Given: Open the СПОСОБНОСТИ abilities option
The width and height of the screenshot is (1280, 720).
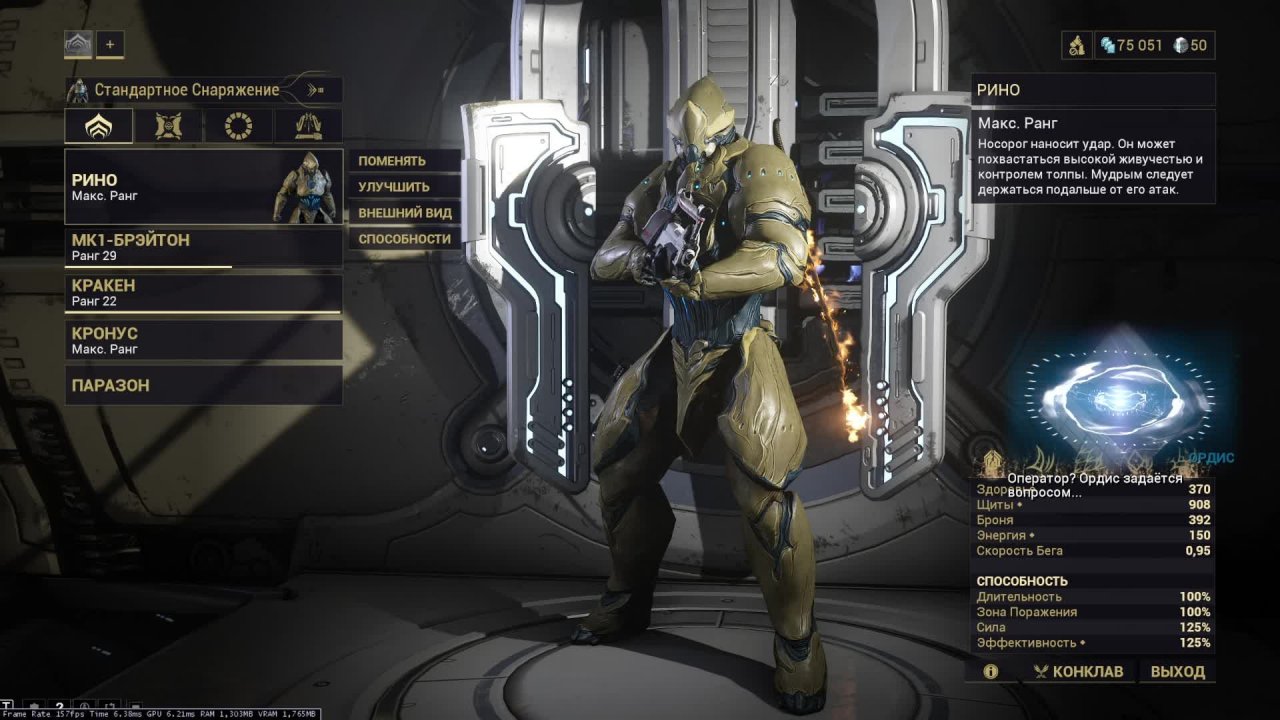Looking at the screenshot, I should tap(404, 239).
